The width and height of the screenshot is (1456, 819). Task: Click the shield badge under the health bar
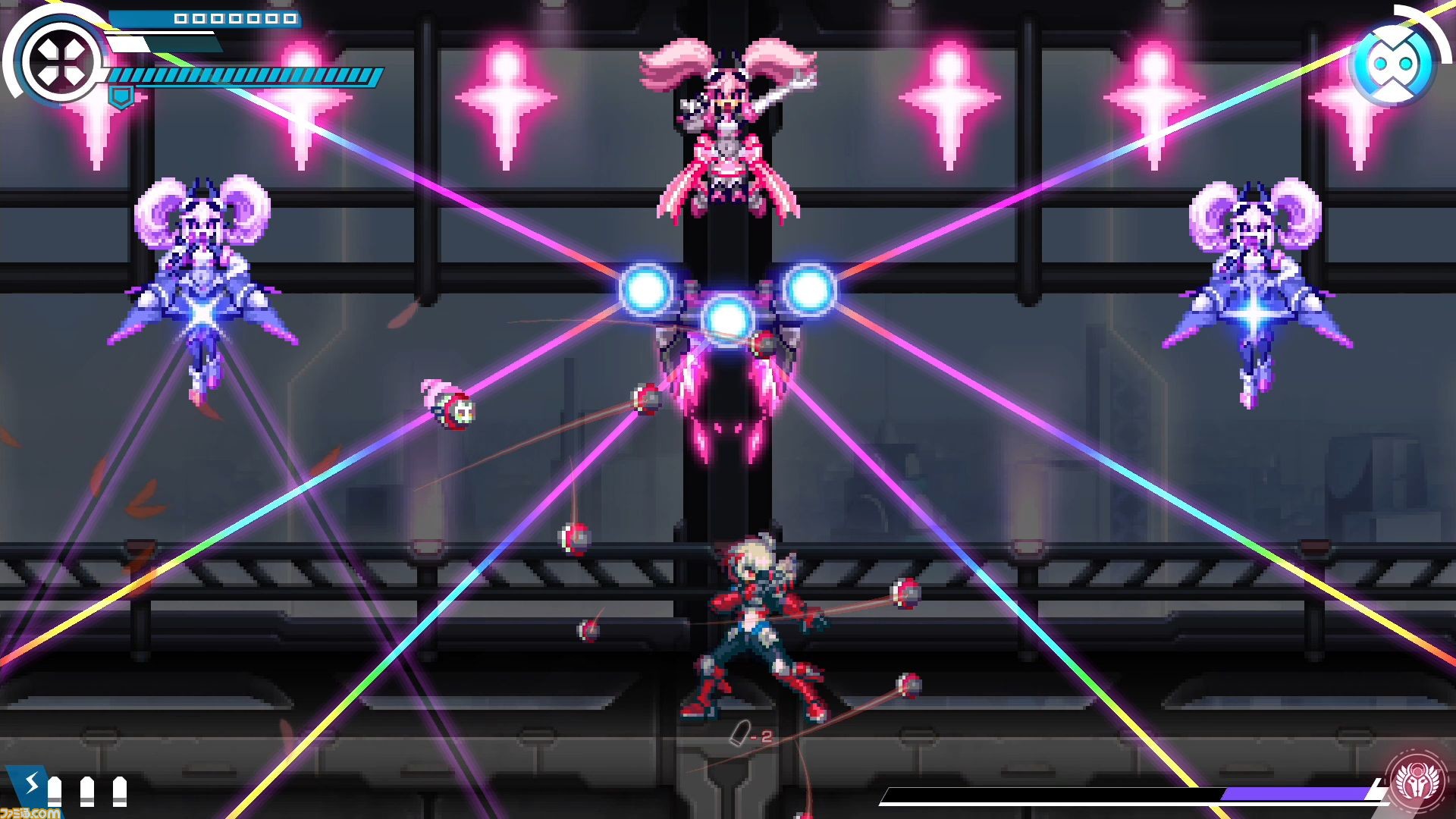click(121, 97)
